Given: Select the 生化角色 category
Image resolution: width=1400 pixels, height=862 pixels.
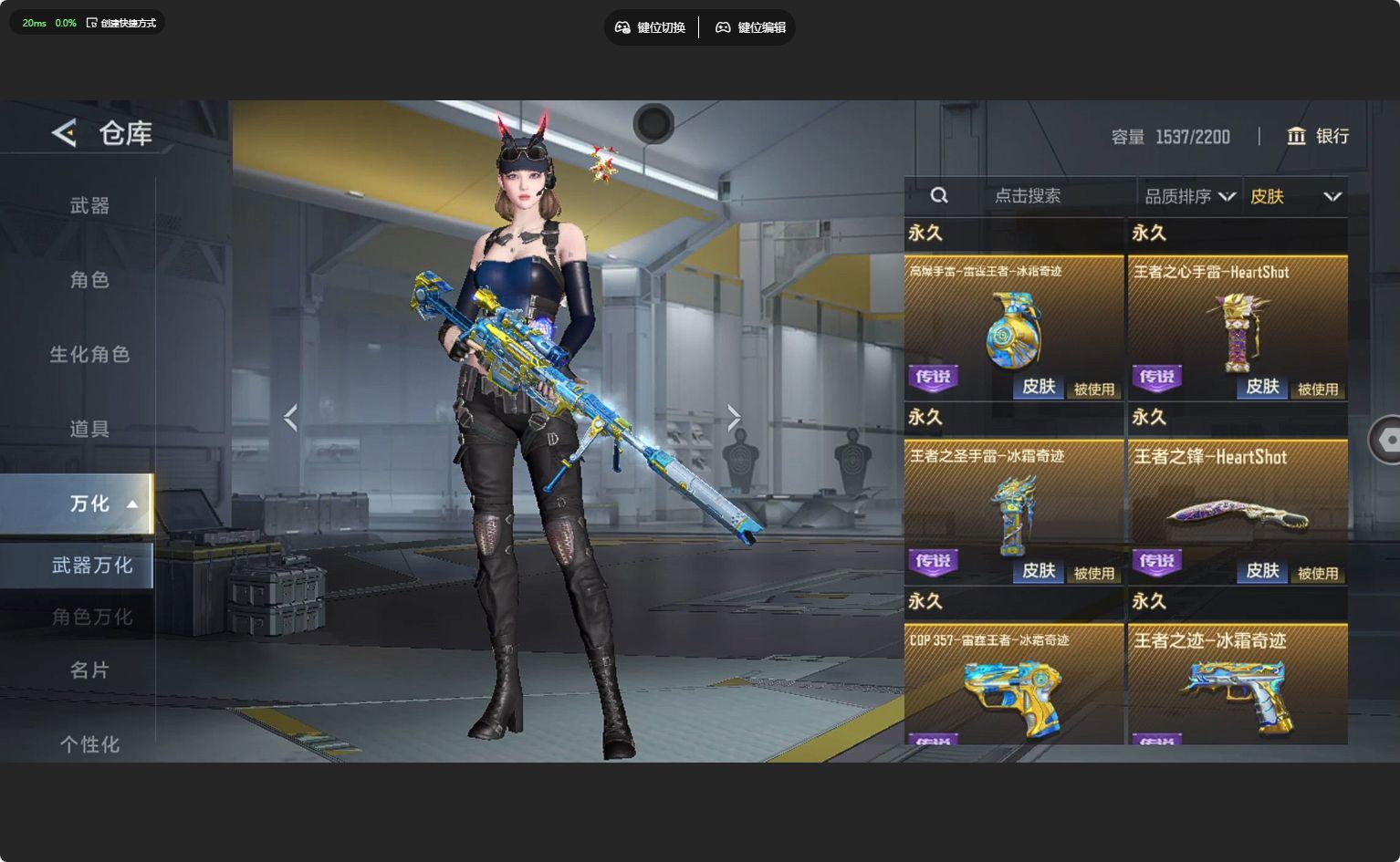Looking at the screenshot, I should pos(89,354).
